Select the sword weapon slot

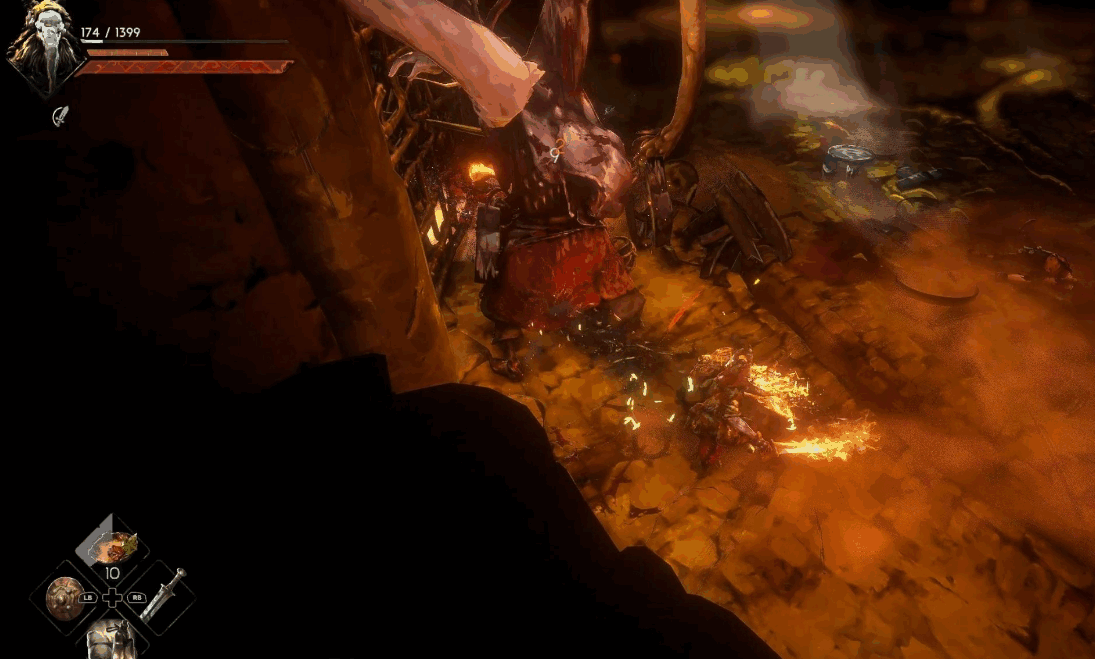[161, 595]
